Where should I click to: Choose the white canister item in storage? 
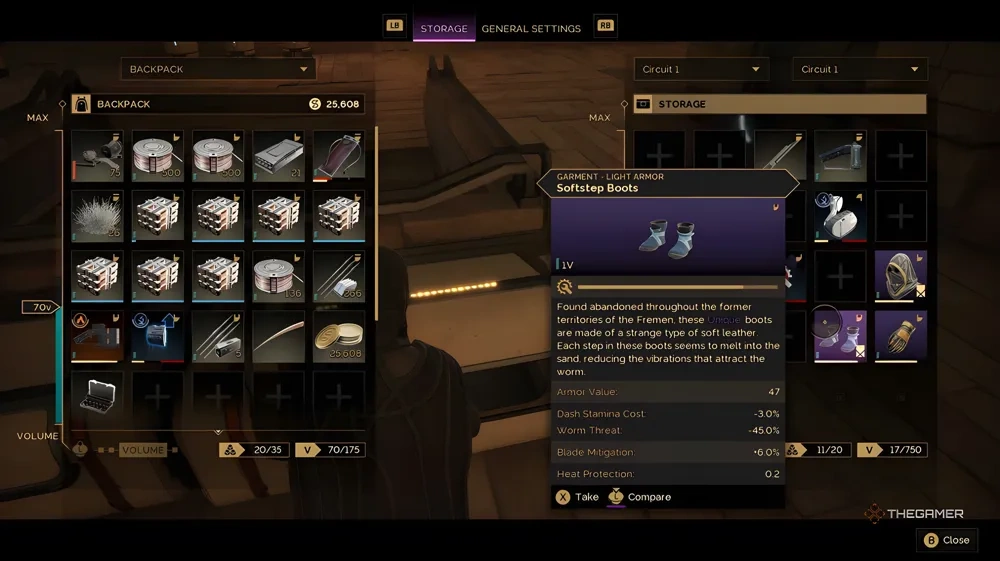pos(840,215)
